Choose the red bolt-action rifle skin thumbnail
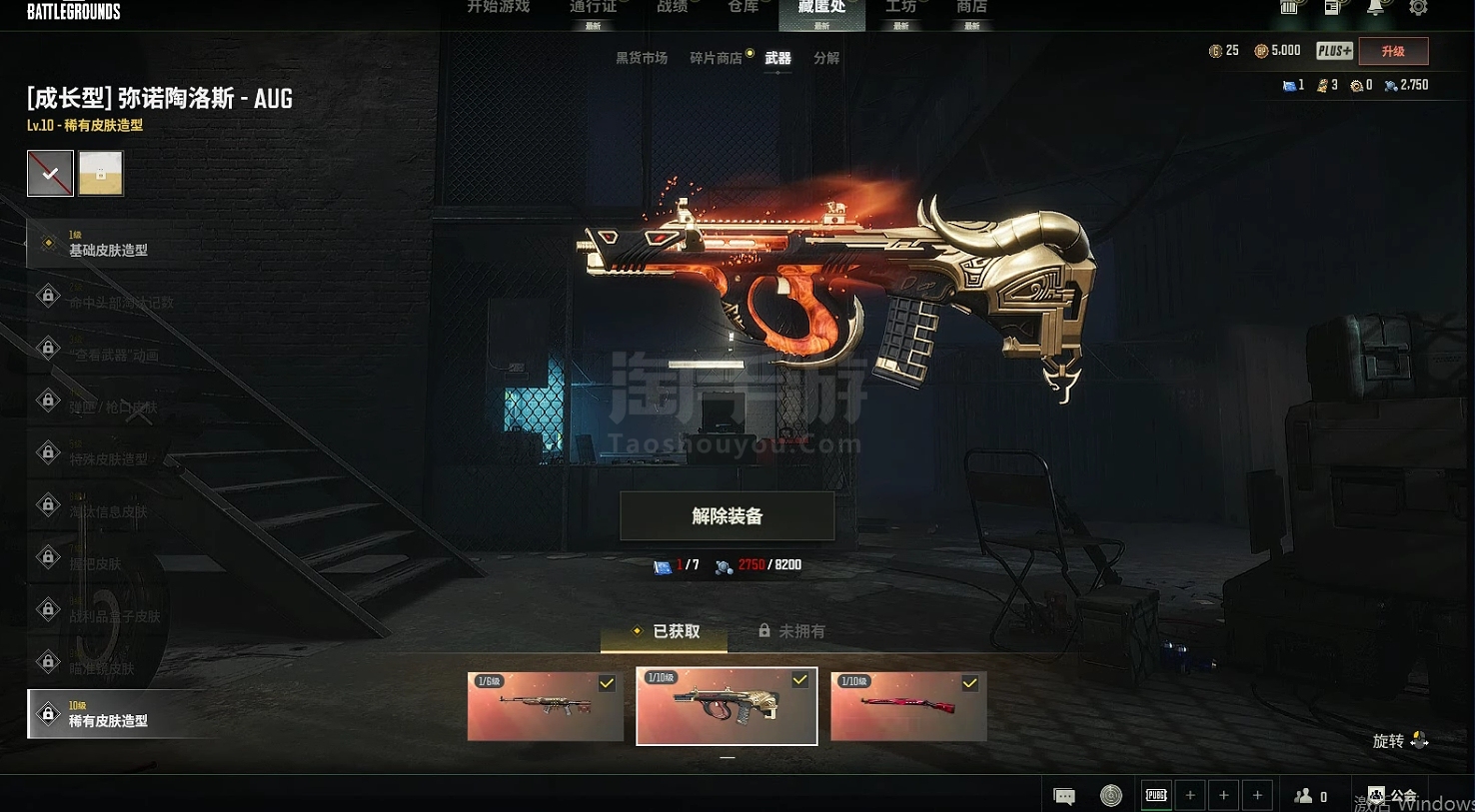This screenshot has height=812, width=1475. [x=908, y=706]
